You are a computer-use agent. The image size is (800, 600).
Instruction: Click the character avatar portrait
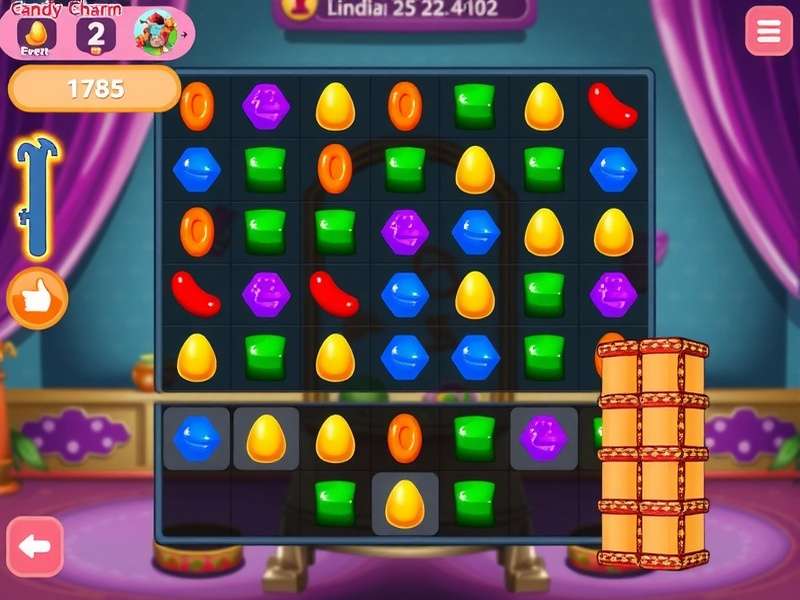click(155, 34)
